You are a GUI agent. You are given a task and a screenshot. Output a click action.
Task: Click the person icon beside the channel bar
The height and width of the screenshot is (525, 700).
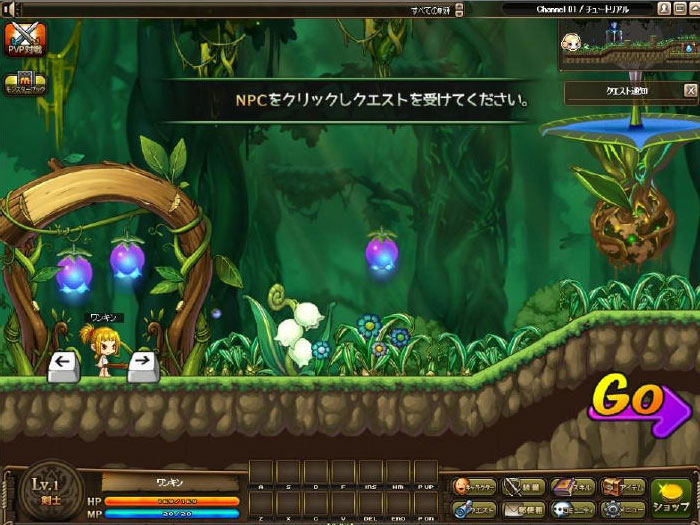tap(664, 8)
